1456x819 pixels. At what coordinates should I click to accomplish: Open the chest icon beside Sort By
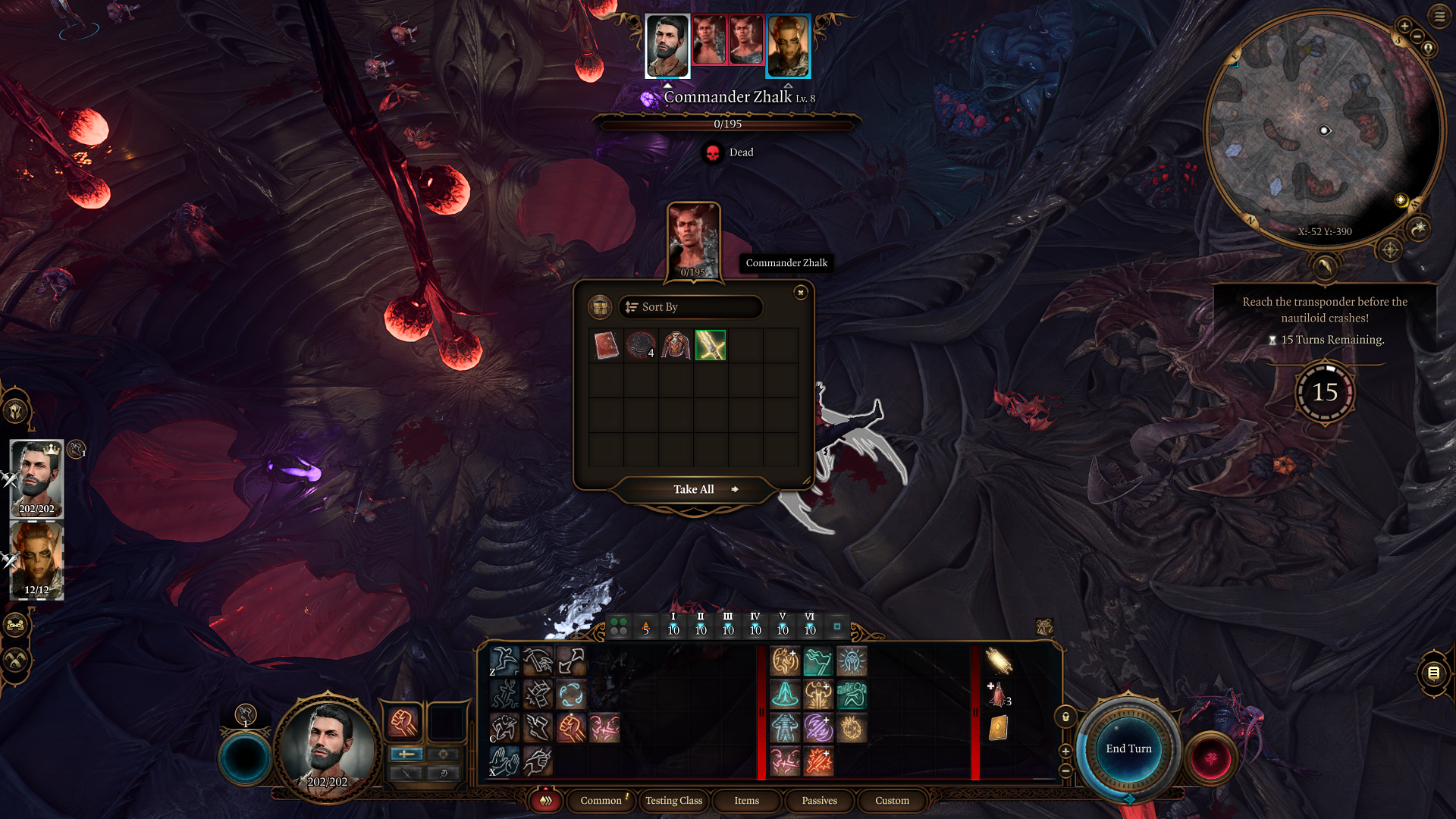click(600, 307)
